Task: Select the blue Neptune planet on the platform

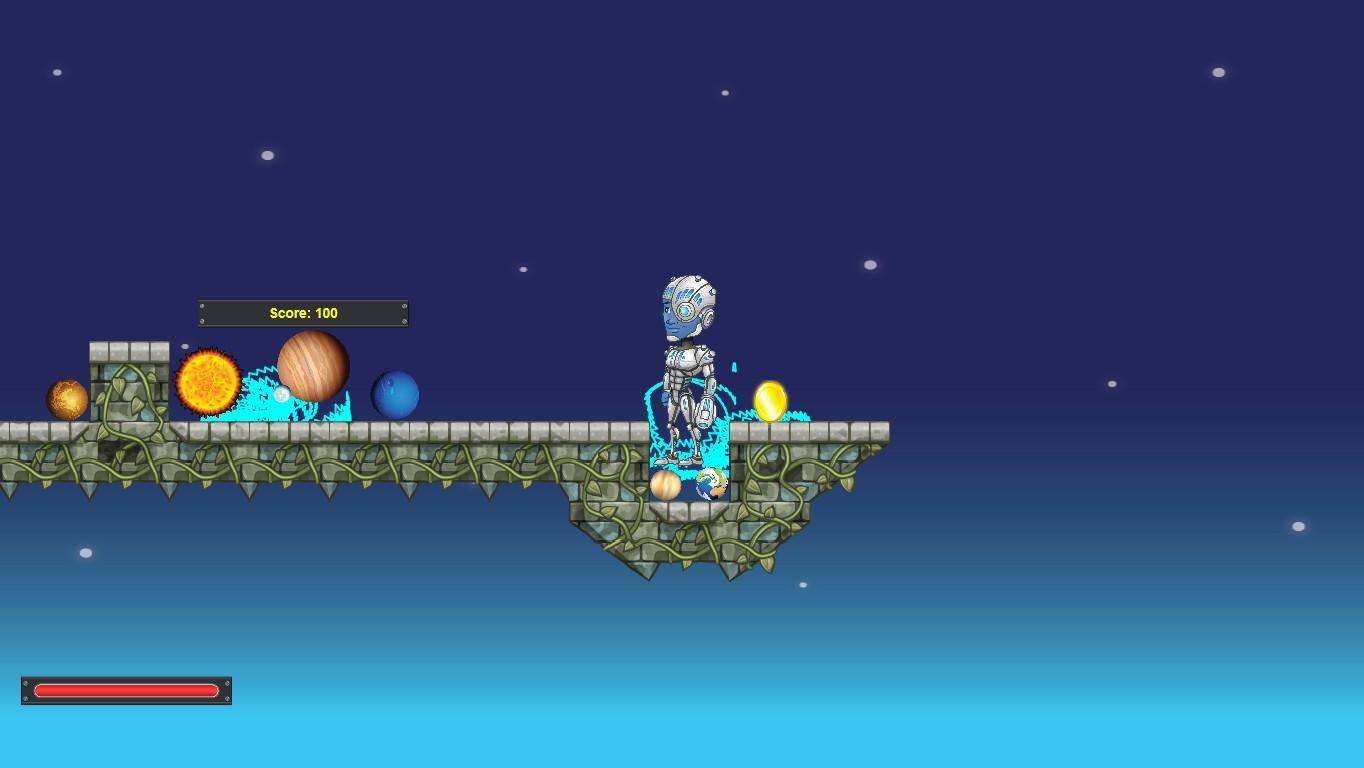Action: point(396,396)
